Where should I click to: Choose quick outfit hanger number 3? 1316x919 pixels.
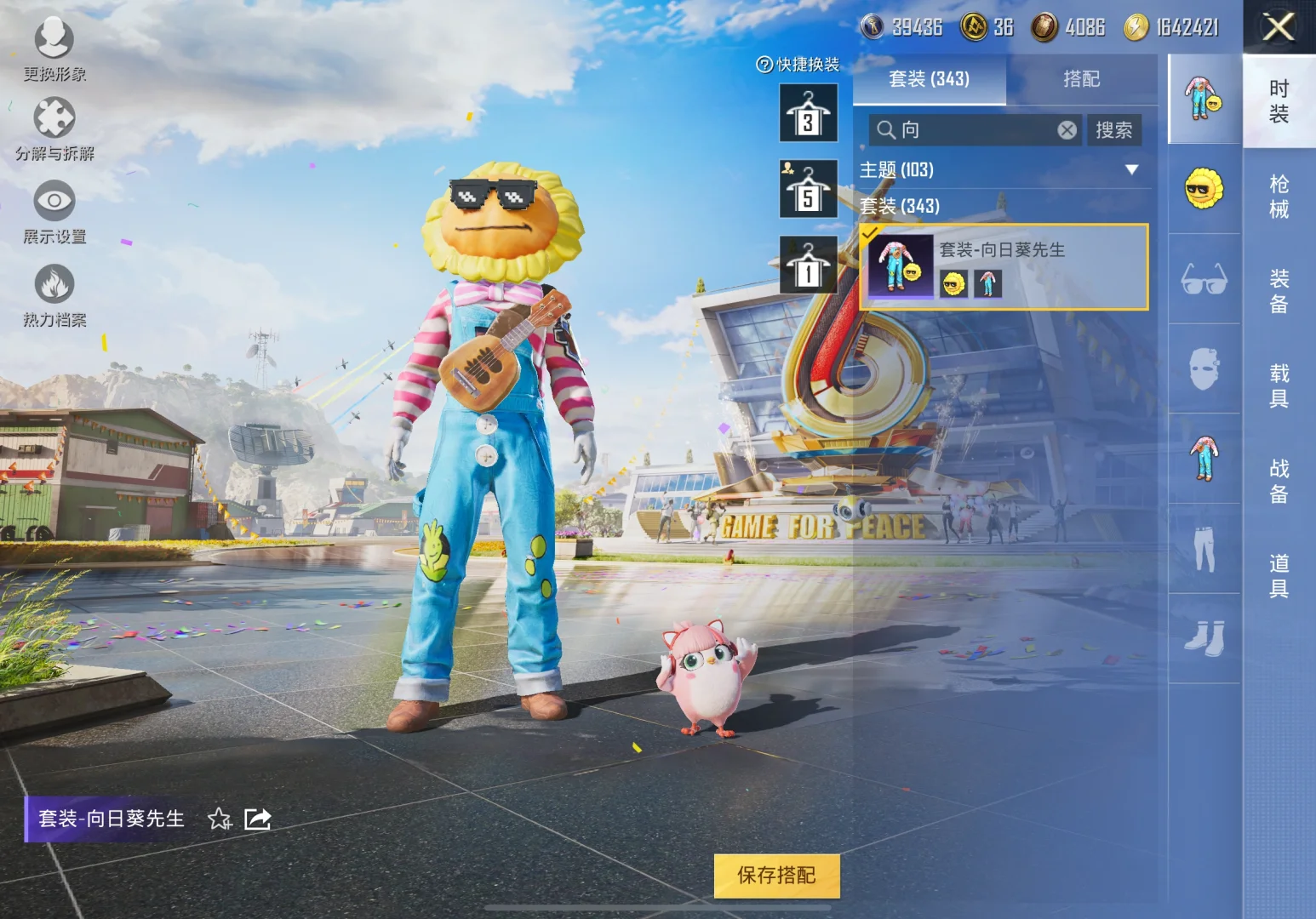(x=808, y=113)
